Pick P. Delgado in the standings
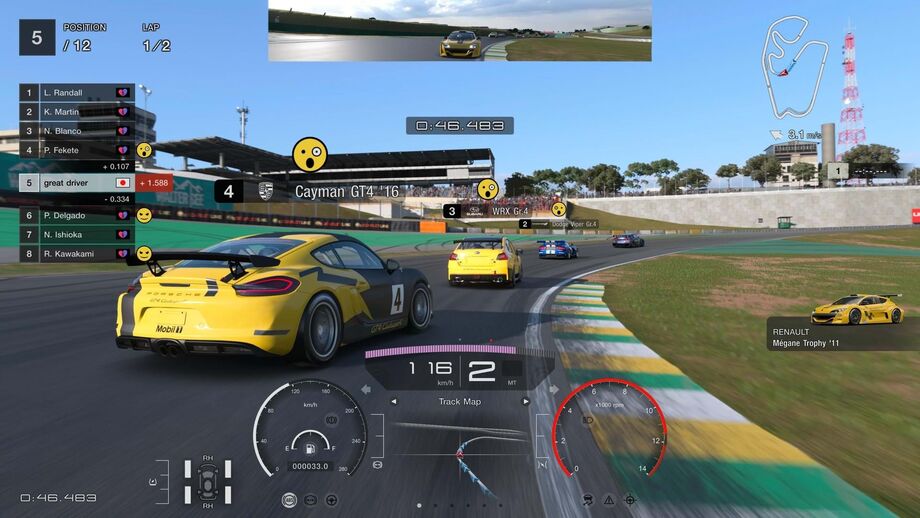Viewport: 920px width, 518px height. pyautogui.click(x=76, y=215)
